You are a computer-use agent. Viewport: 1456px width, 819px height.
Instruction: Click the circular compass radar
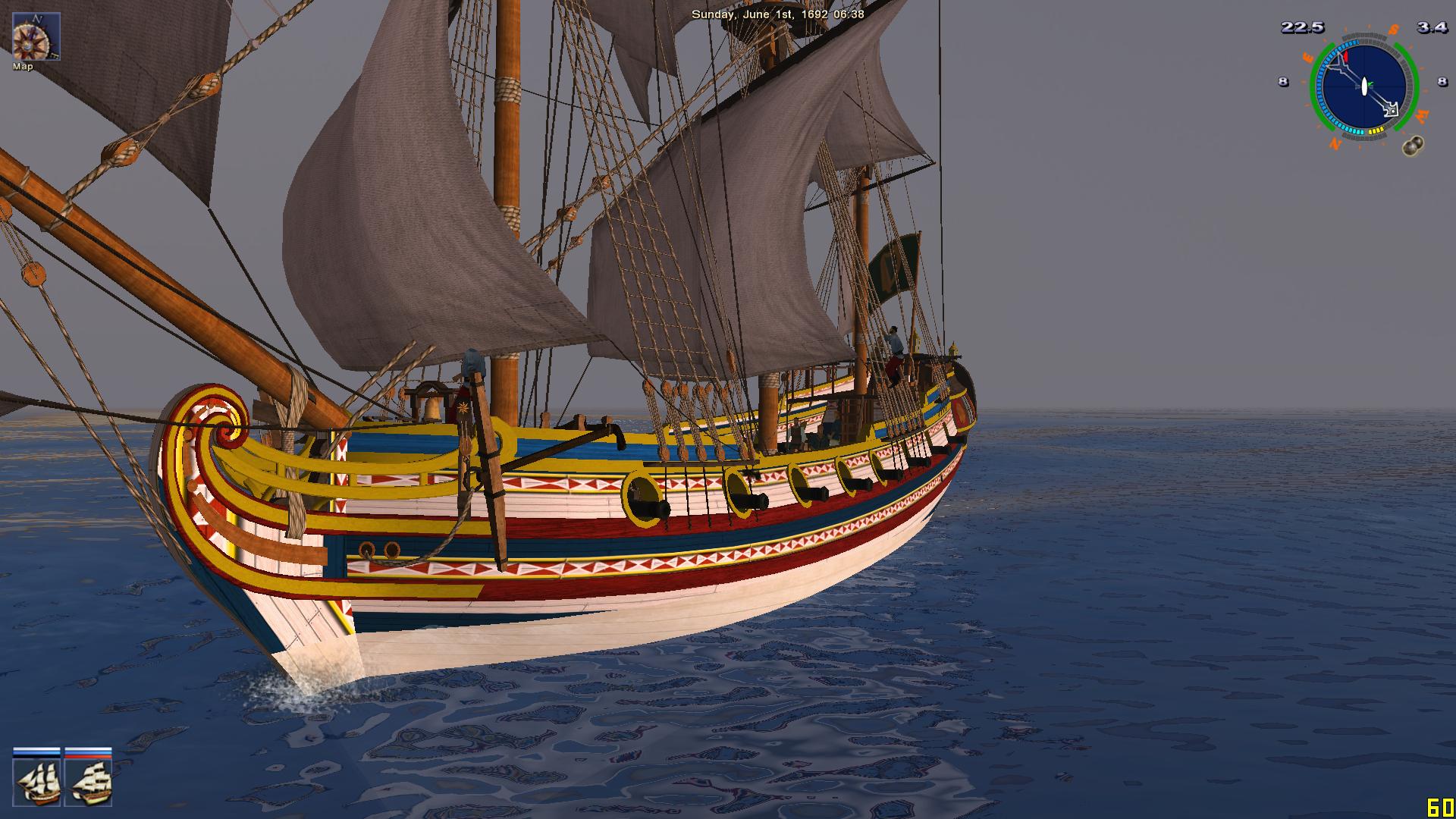[1363, 87]
